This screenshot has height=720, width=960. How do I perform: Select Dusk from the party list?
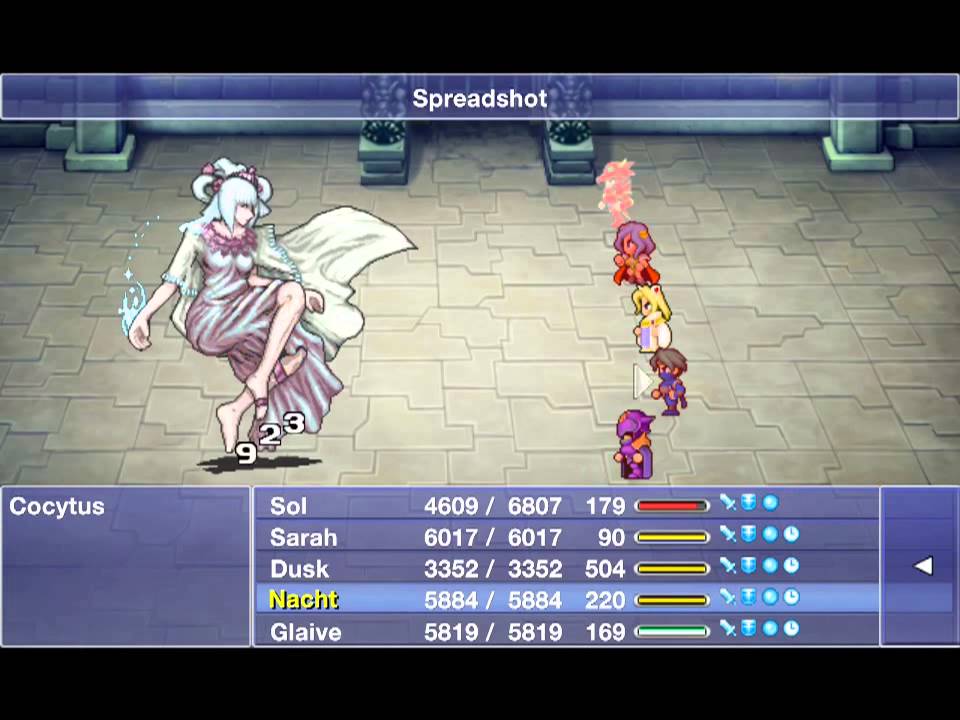coord(299,569)
